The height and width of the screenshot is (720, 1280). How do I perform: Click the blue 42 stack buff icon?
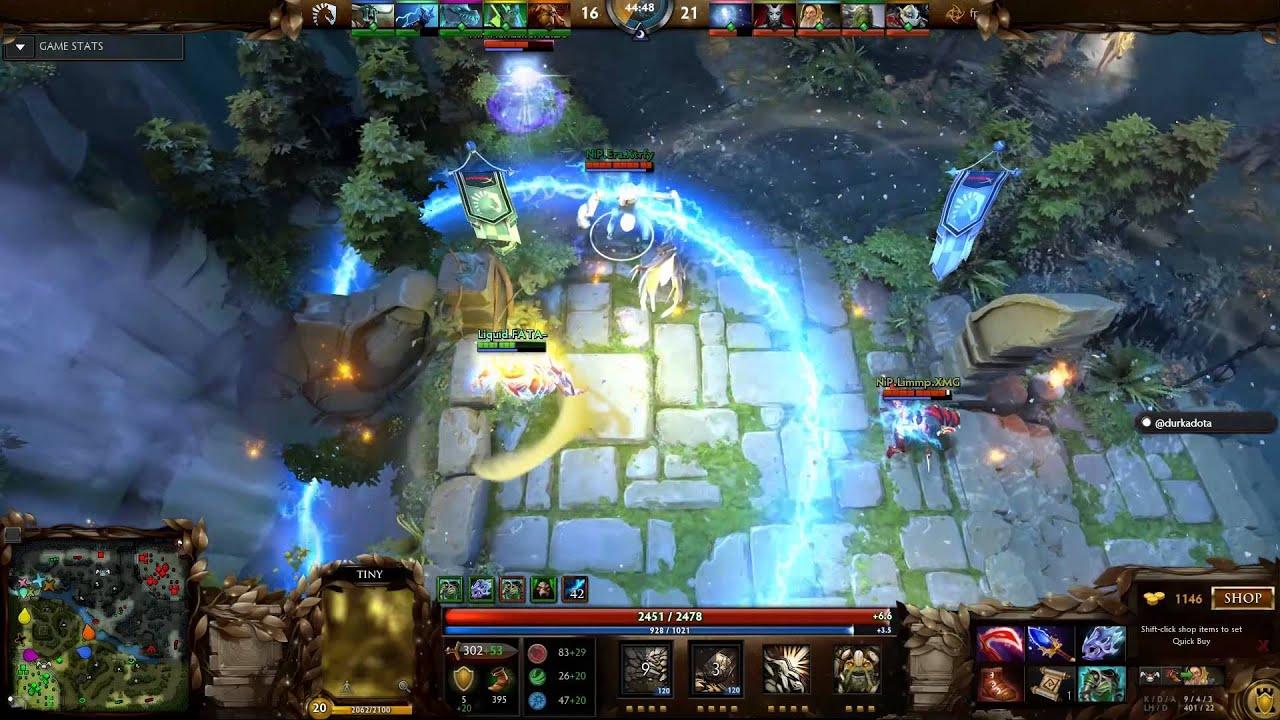(x=573, y=590)
